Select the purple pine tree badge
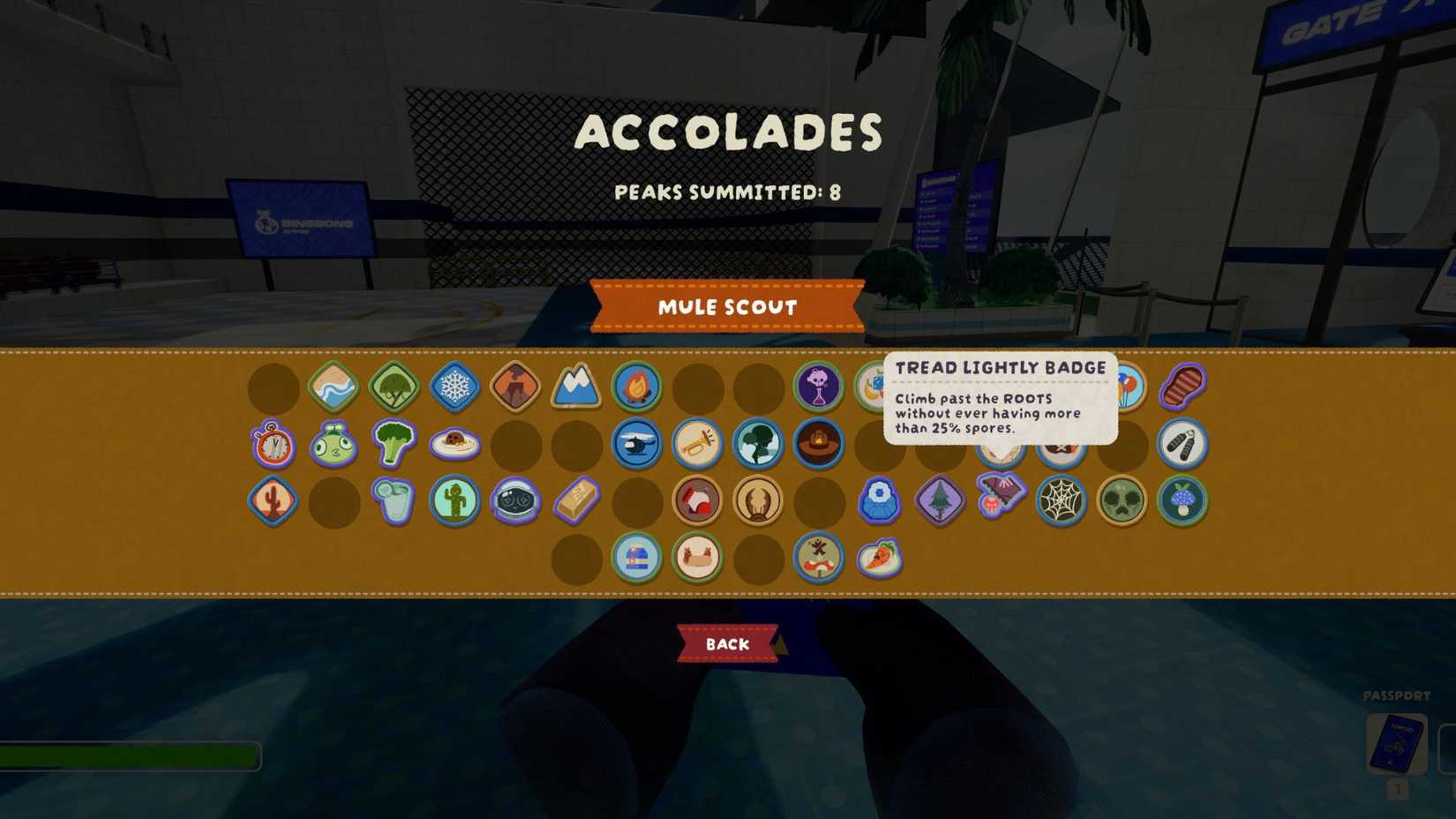Image resolution: width=1456 pixels, height=819 pixels. click(x=940, y=501)
